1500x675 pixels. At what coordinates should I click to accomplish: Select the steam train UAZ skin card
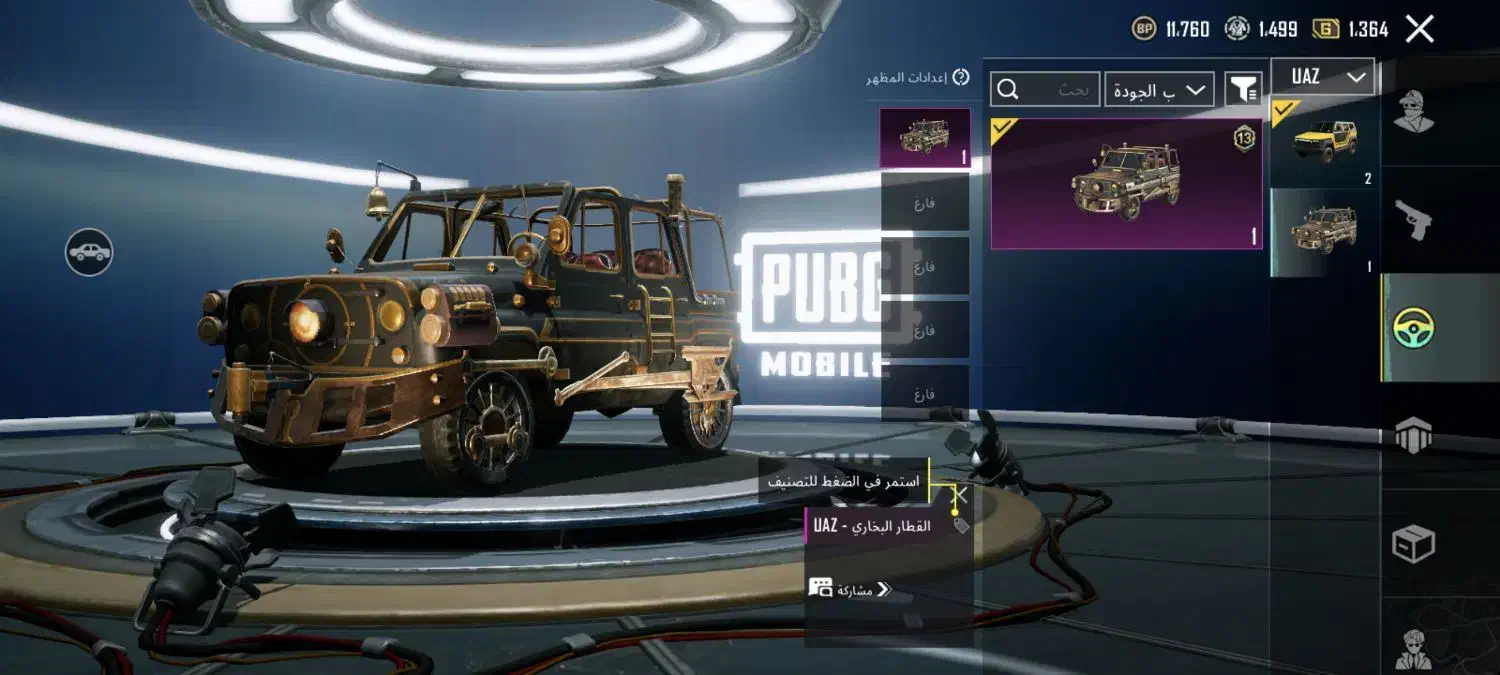[x=1126, y=183]
